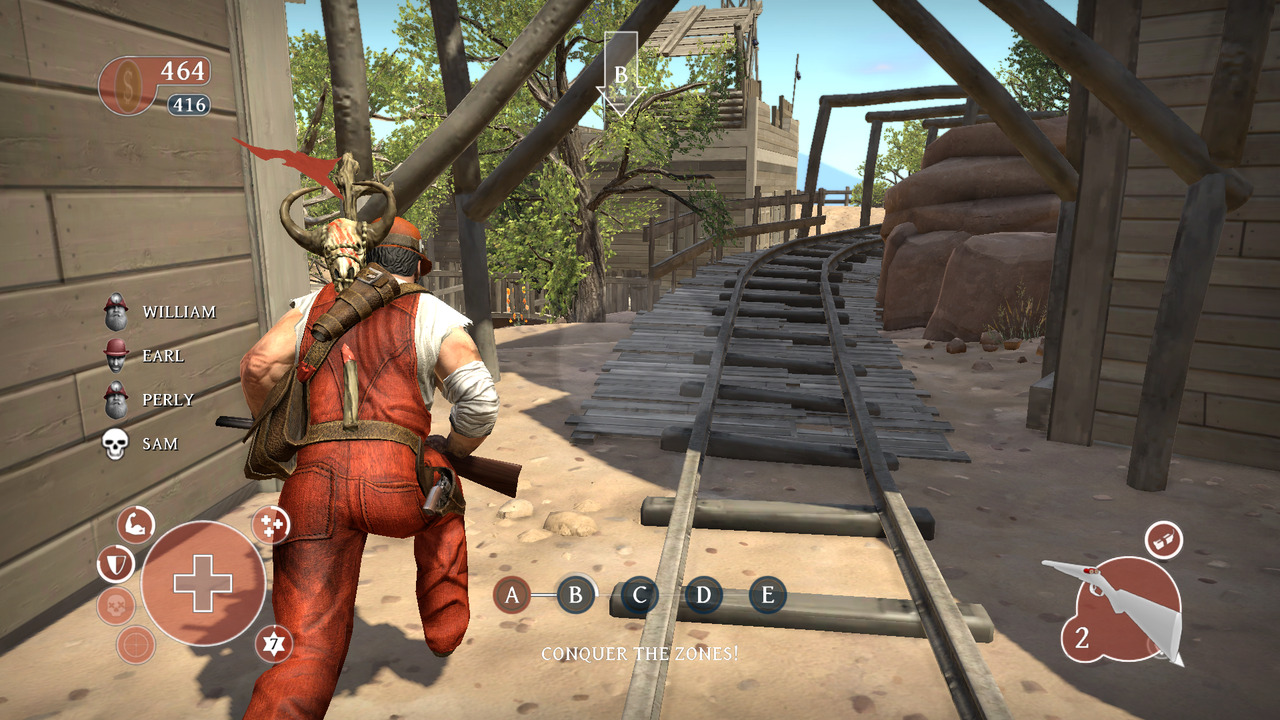Click zone E marker

[x=767, y=597]
